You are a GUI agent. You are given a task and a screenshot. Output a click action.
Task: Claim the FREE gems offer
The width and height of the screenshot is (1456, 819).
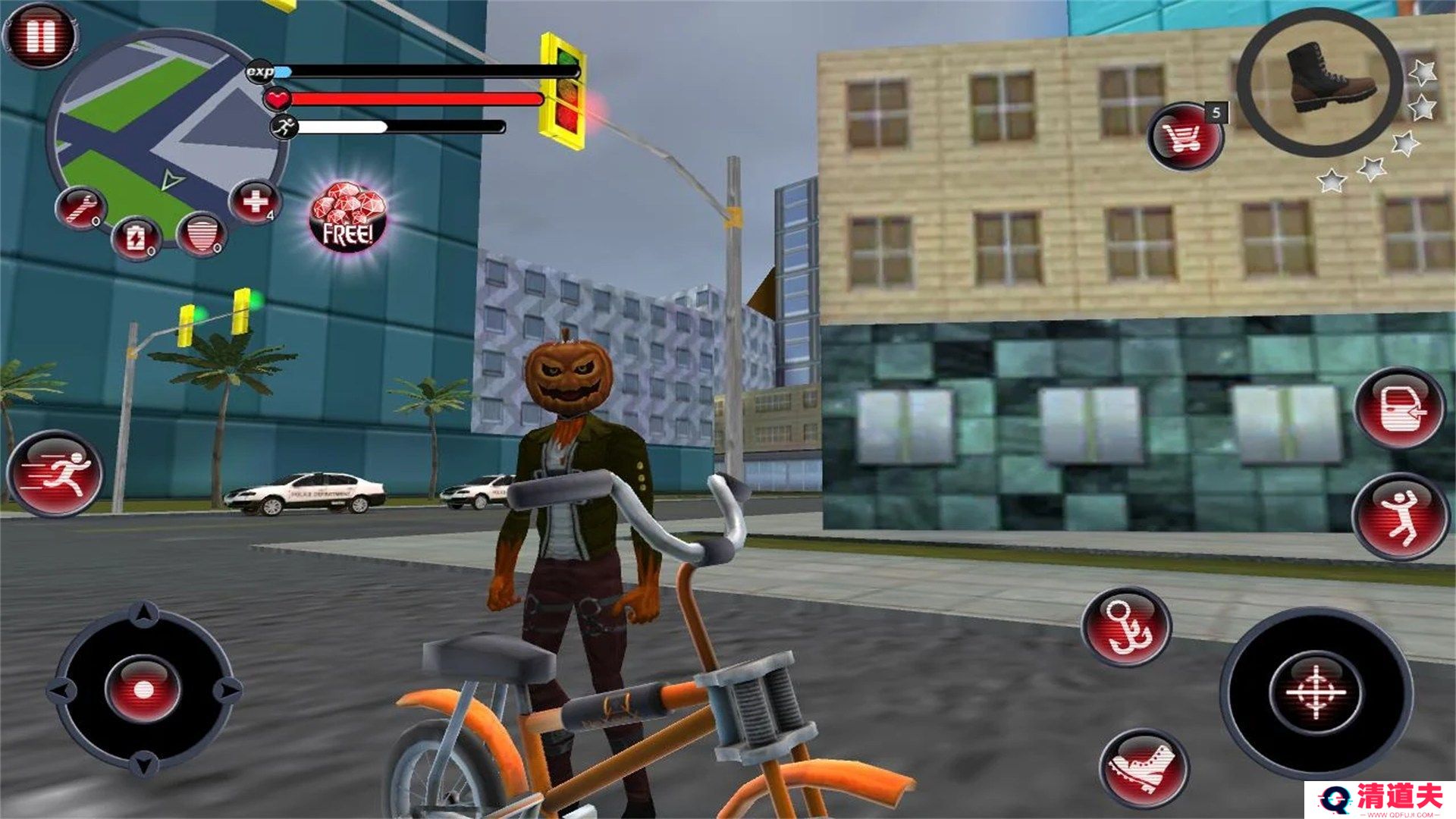click(348, 218)
